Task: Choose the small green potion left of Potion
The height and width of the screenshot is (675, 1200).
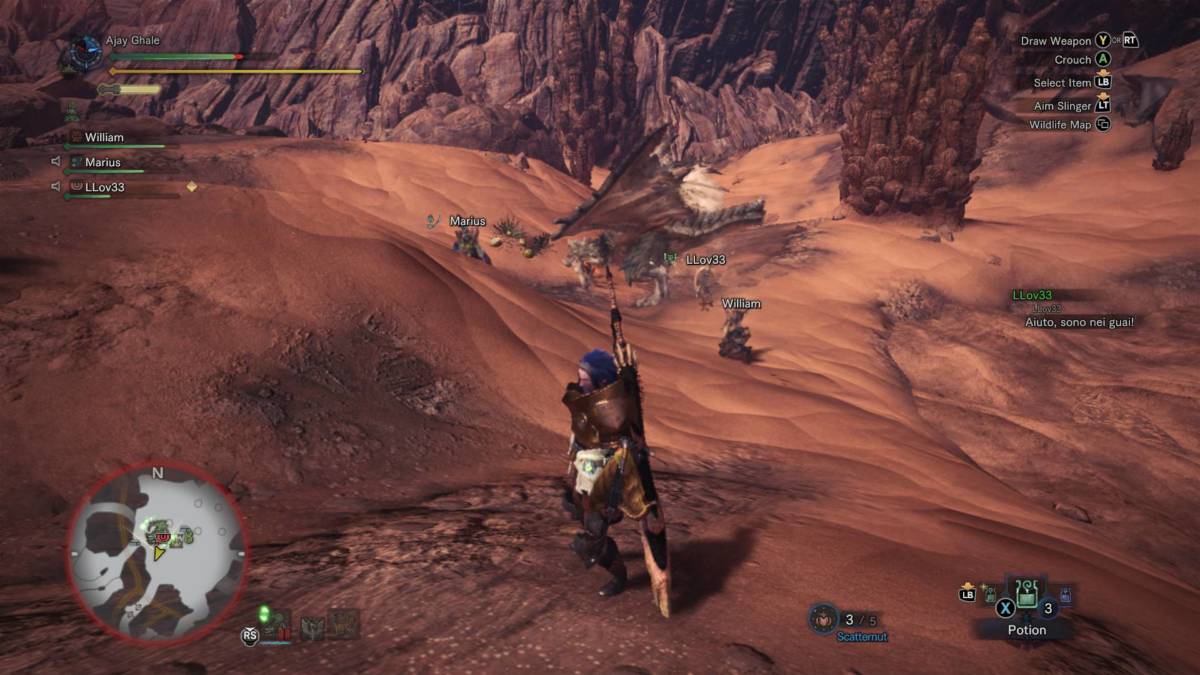Action: 990,595
